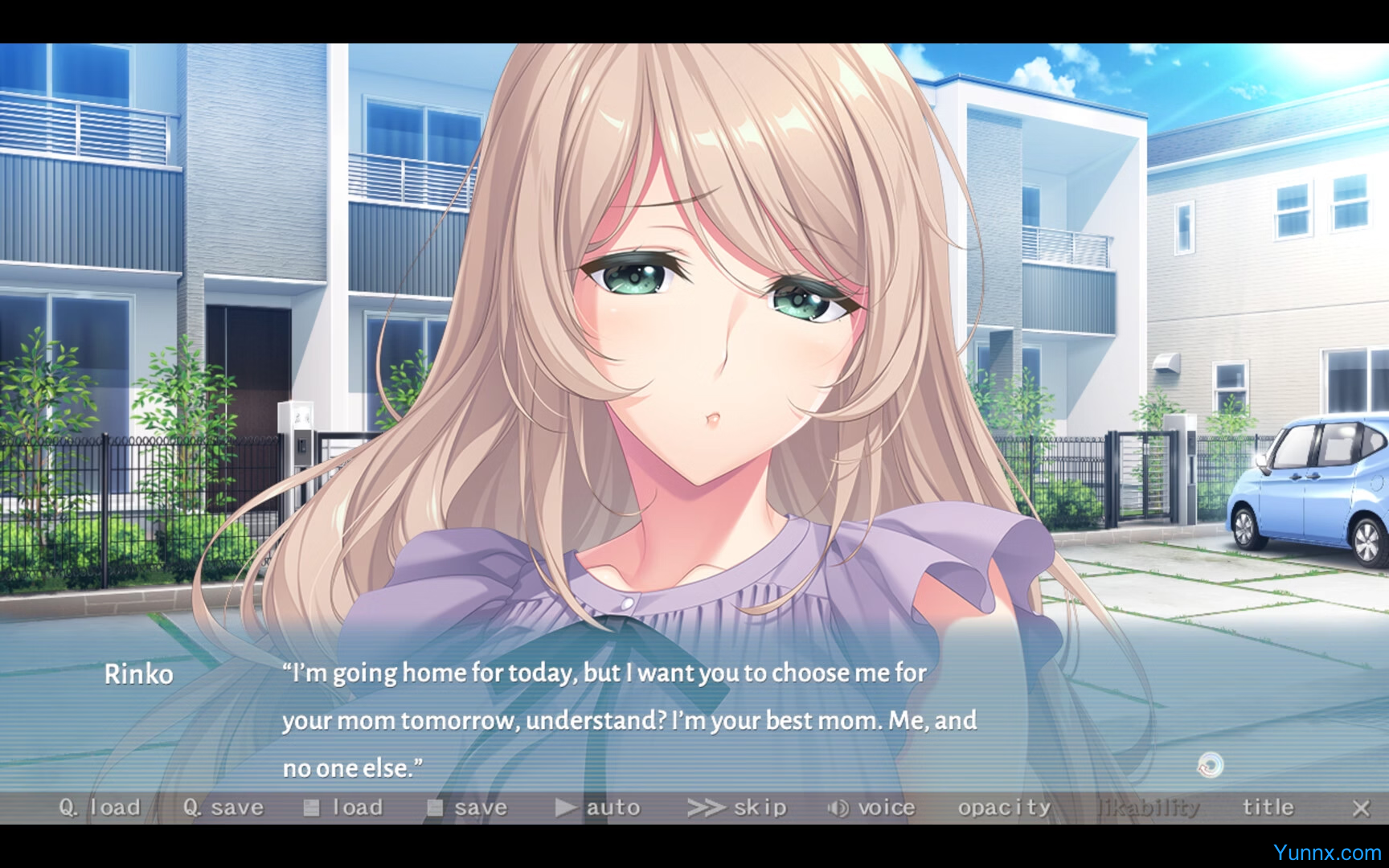Open the Q. load quick load option
Screen dimensions: 1389x868
tap(100, 808)
